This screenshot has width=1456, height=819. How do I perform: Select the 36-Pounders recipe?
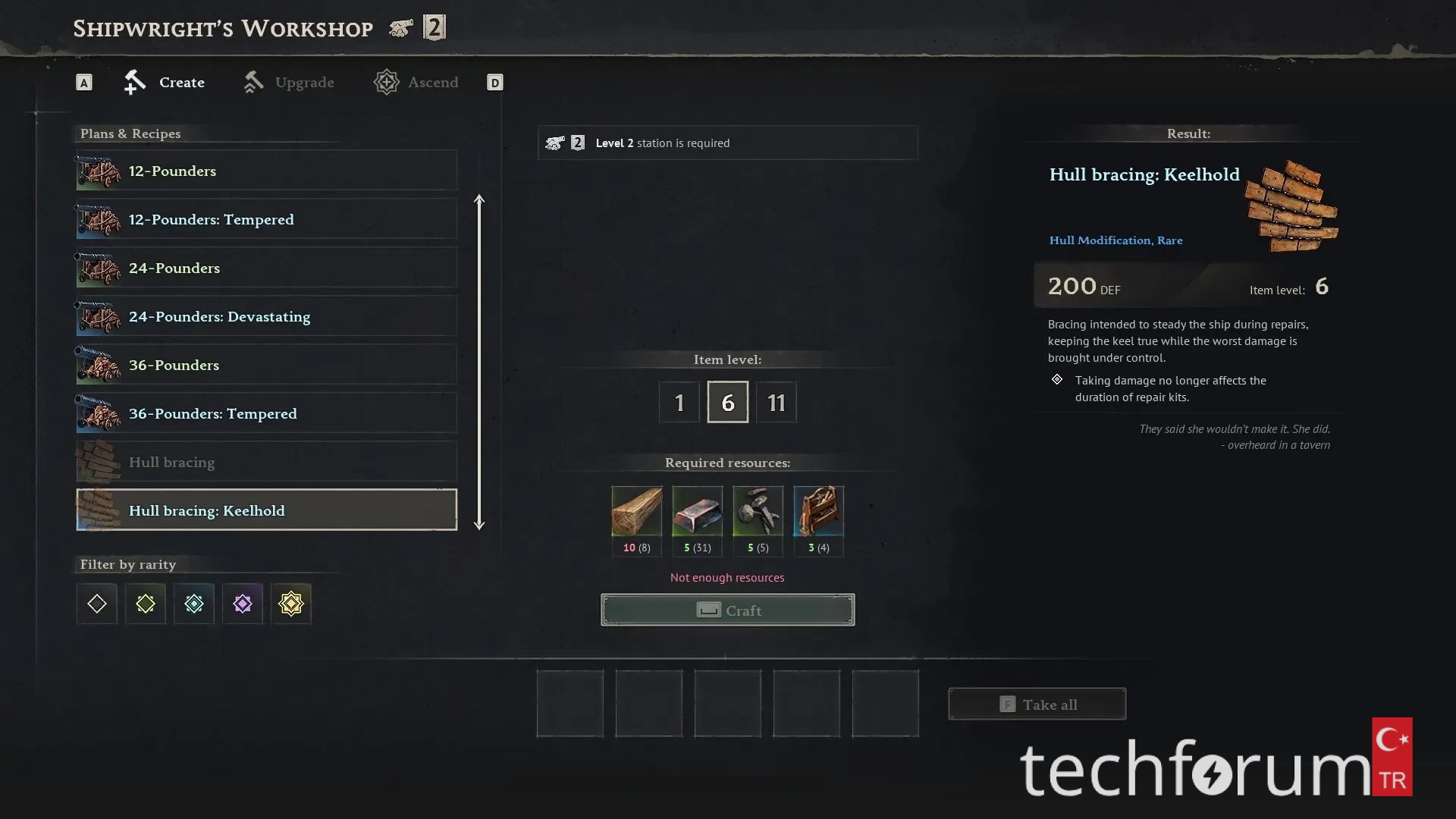point(266,366)
